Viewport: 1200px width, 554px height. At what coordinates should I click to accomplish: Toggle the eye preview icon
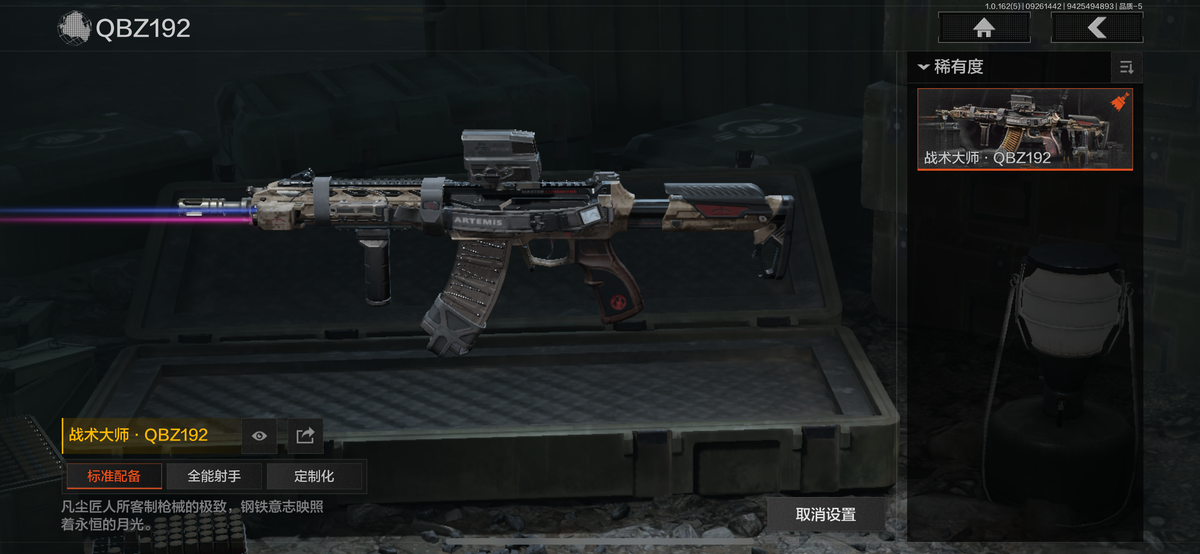(x=259, y=435)
